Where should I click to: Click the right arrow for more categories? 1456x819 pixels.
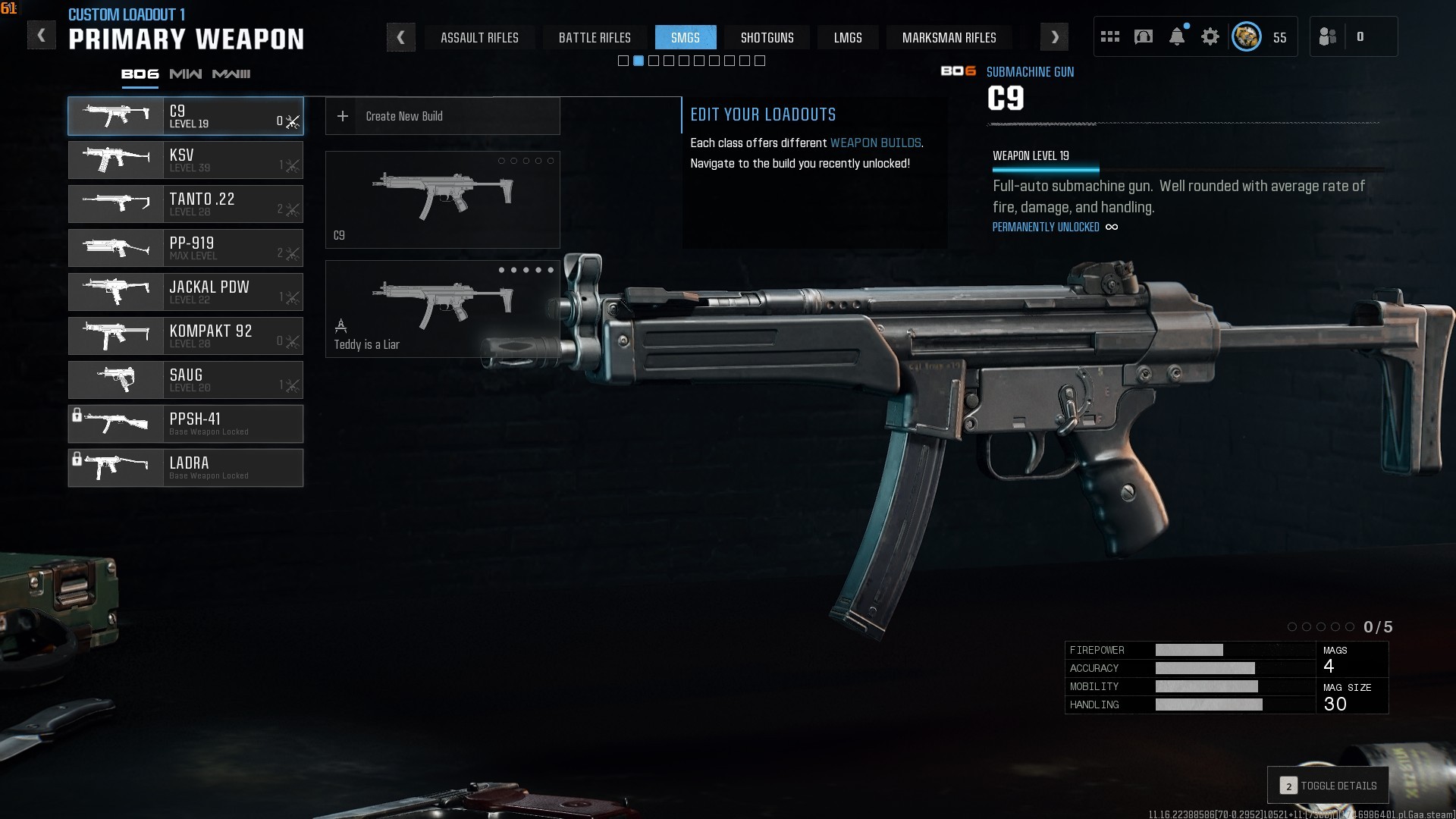point(1054,37)
